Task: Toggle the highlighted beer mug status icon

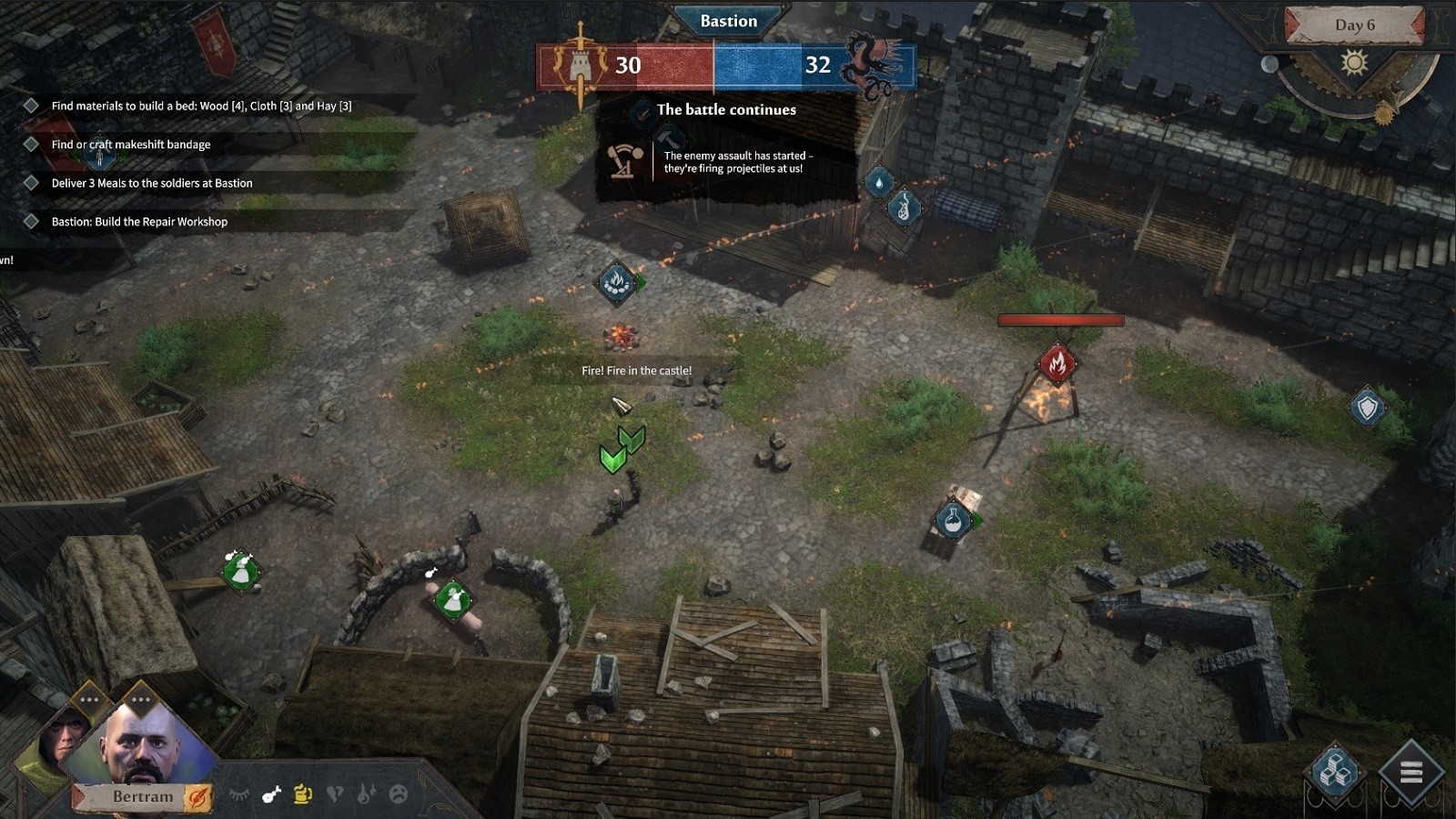Action: (301, 793)
